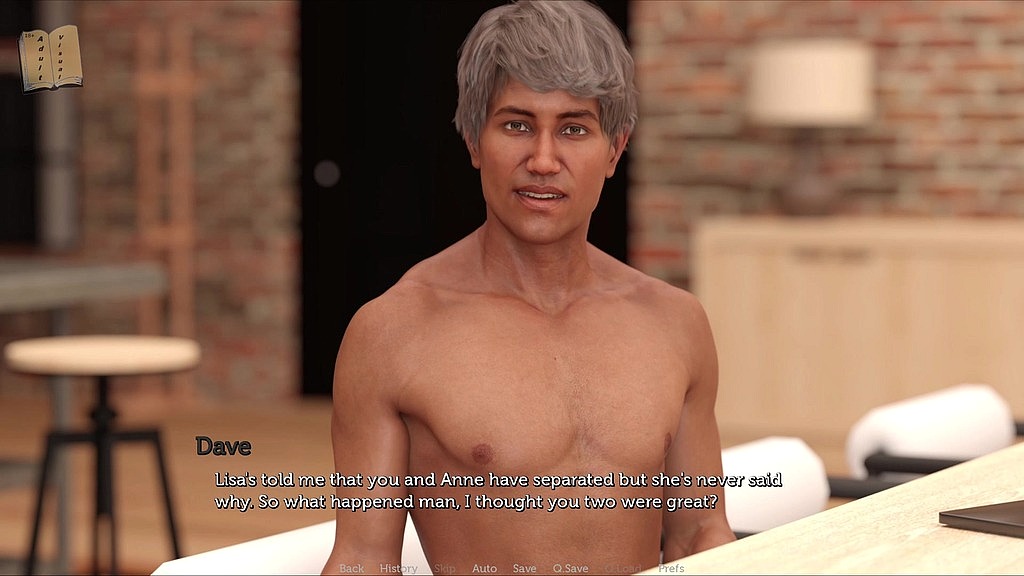Click Skip in the quick menu
Viewport: 1024px width, 576px height.
(445, 568)
